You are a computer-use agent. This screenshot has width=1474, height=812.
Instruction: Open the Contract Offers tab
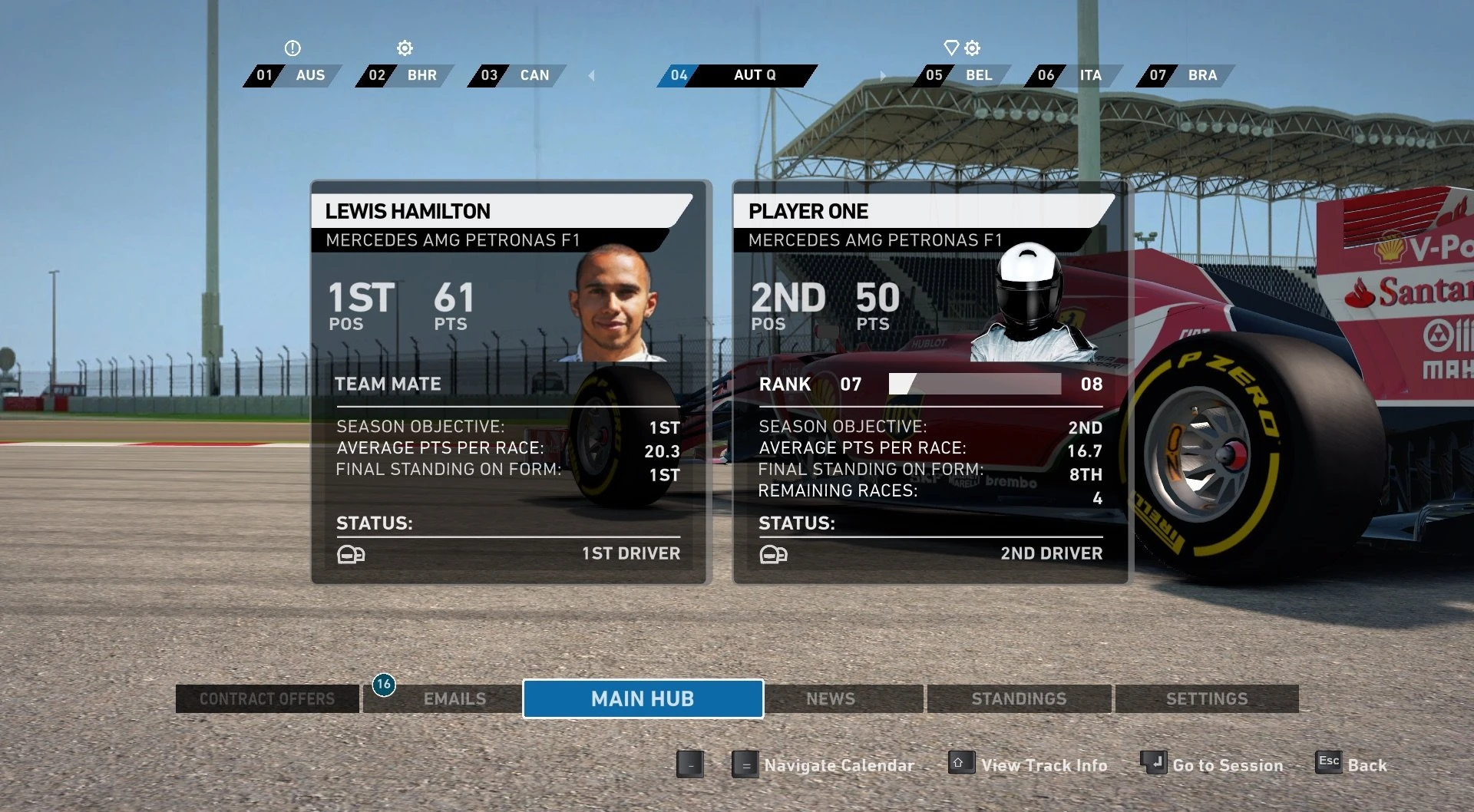pos(266,698)
